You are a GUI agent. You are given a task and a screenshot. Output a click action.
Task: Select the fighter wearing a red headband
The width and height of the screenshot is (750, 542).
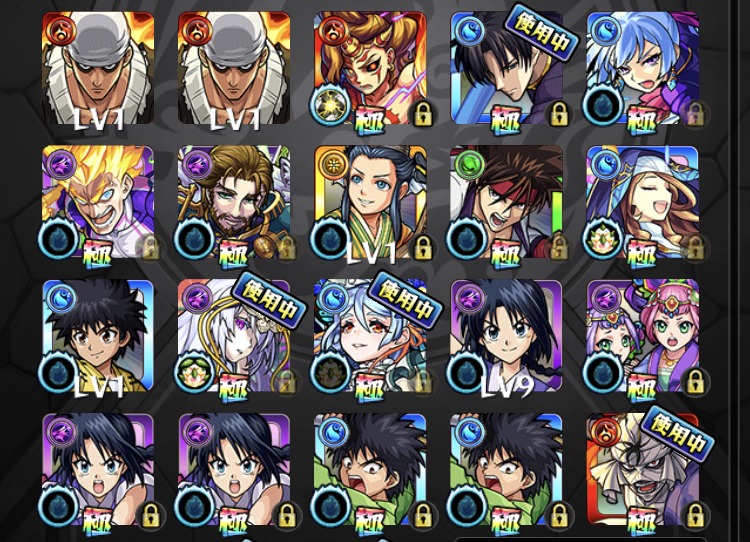[506, 202]
